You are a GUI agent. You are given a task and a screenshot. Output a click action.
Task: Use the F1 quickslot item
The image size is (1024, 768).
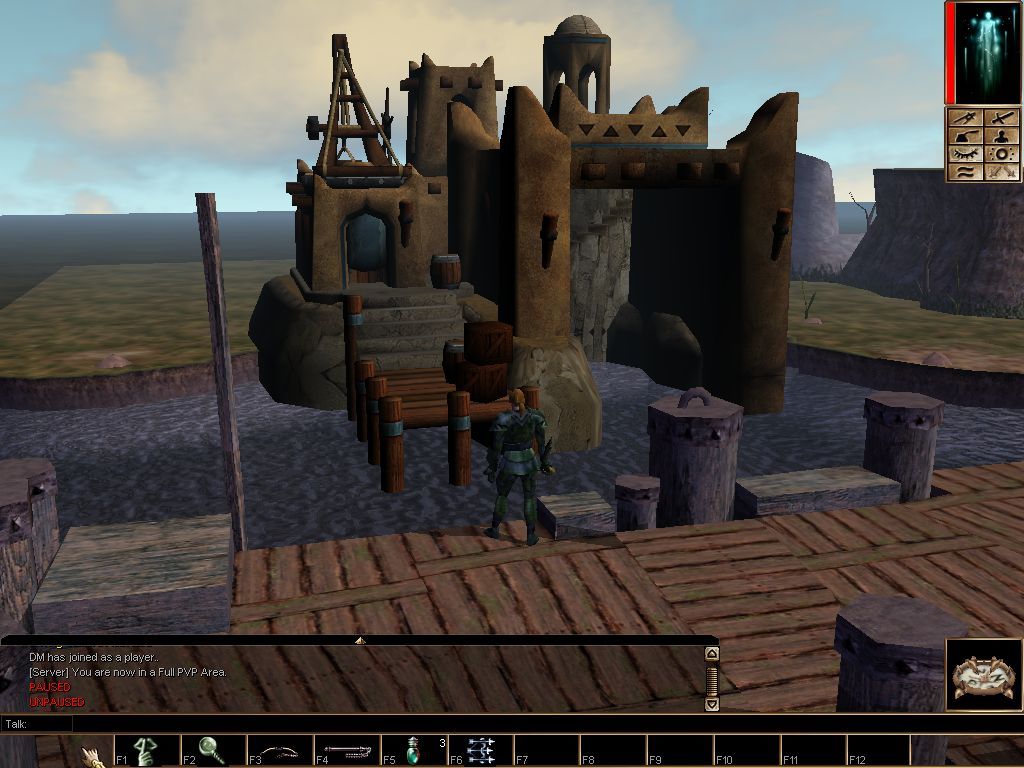point(147,751)
